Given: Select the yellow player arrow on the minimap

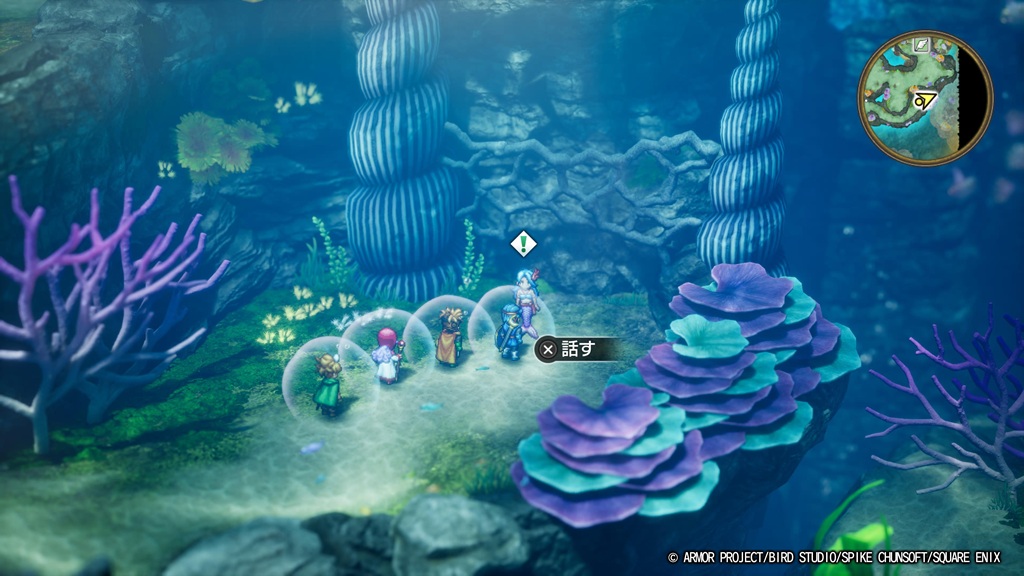Looking at the screenshot, I should [926, 99].
